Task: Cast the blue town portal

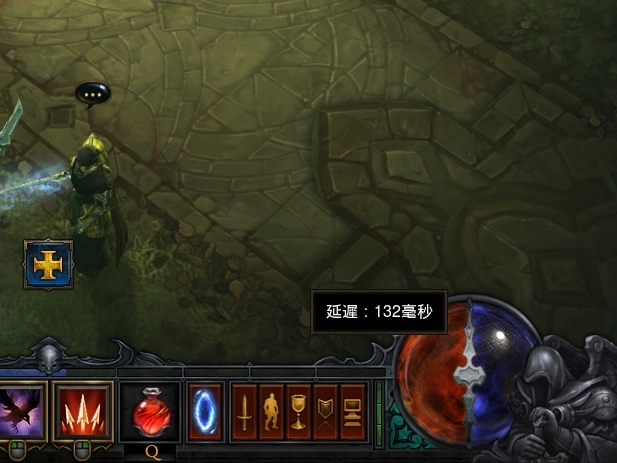Action: (205, 411)
